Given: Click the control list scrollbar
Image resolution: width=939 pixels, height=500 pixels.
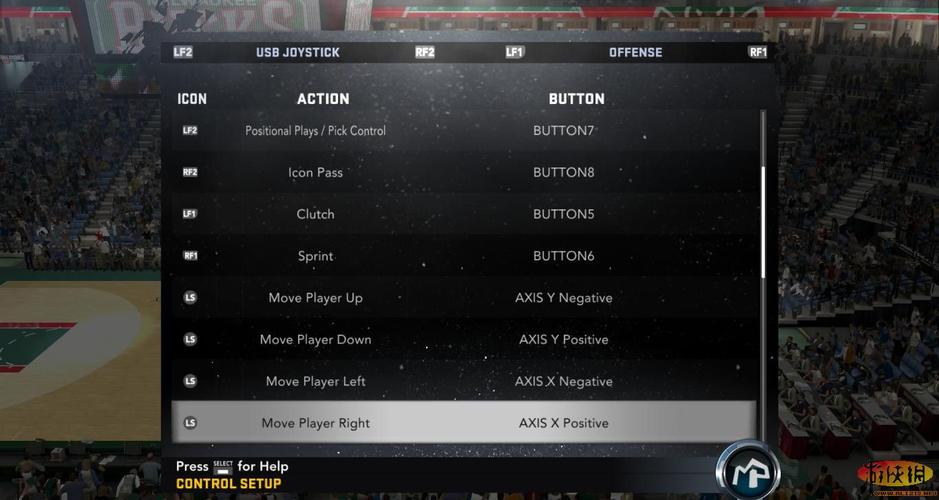Looking at the screenshot, I should pos(763,222).
